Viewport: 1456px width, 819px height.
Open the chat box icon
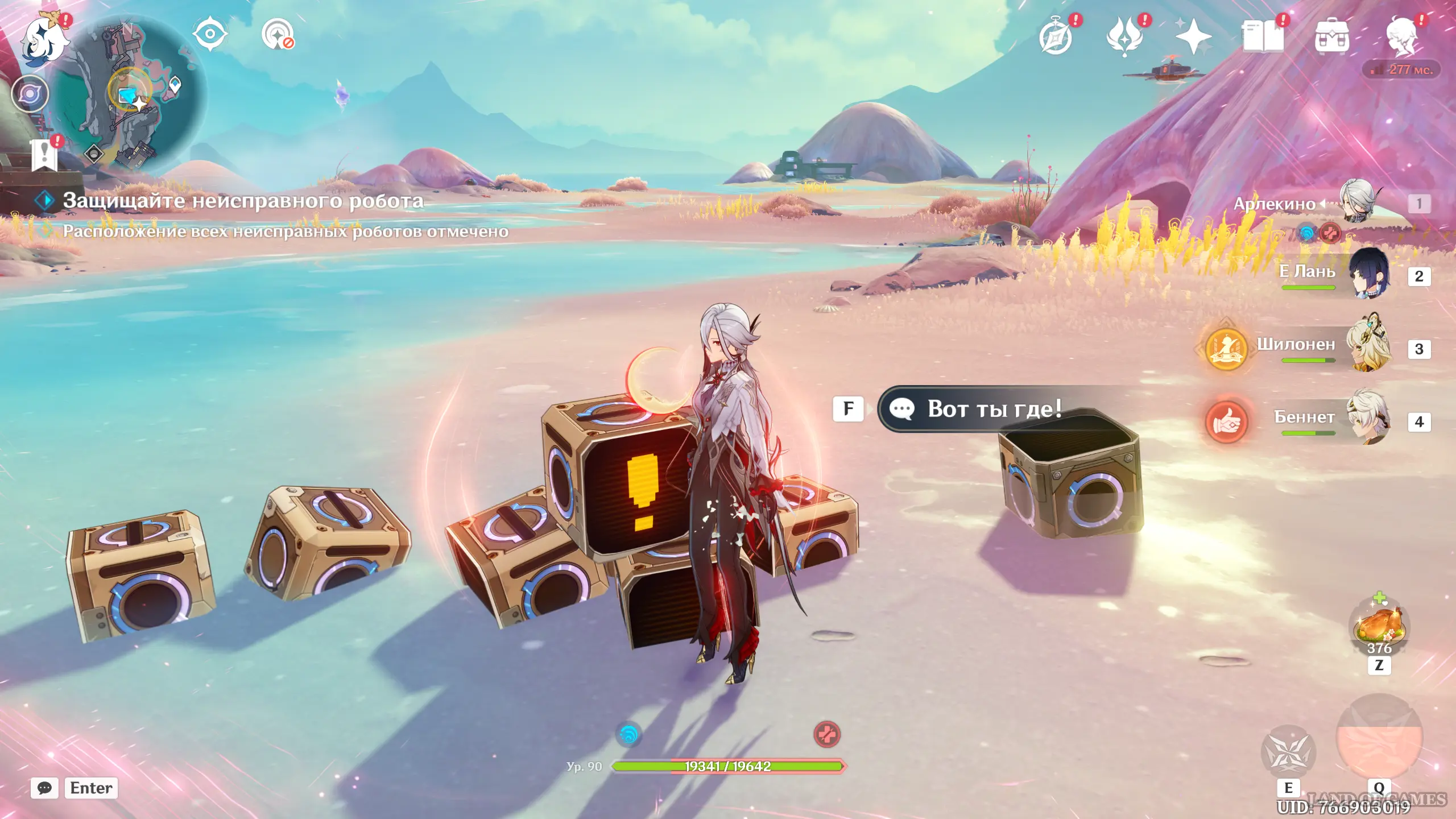(x=44, y=788)
